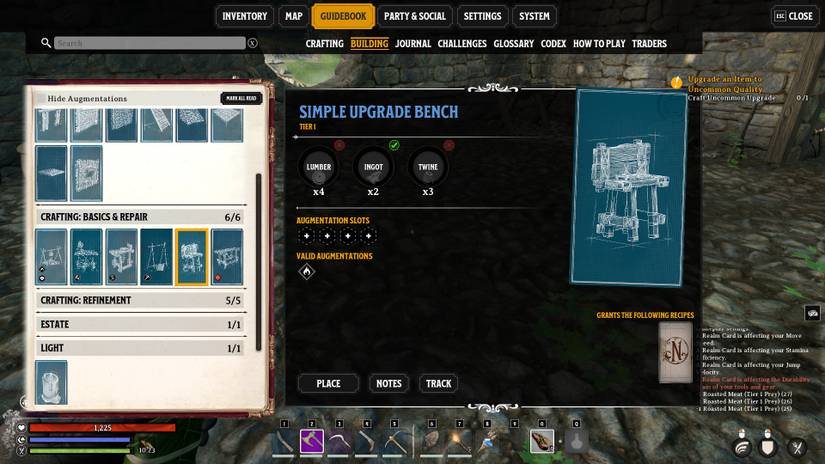825x464 pixels.
Task: Switch to the Map screen
Action: [293, 16]
